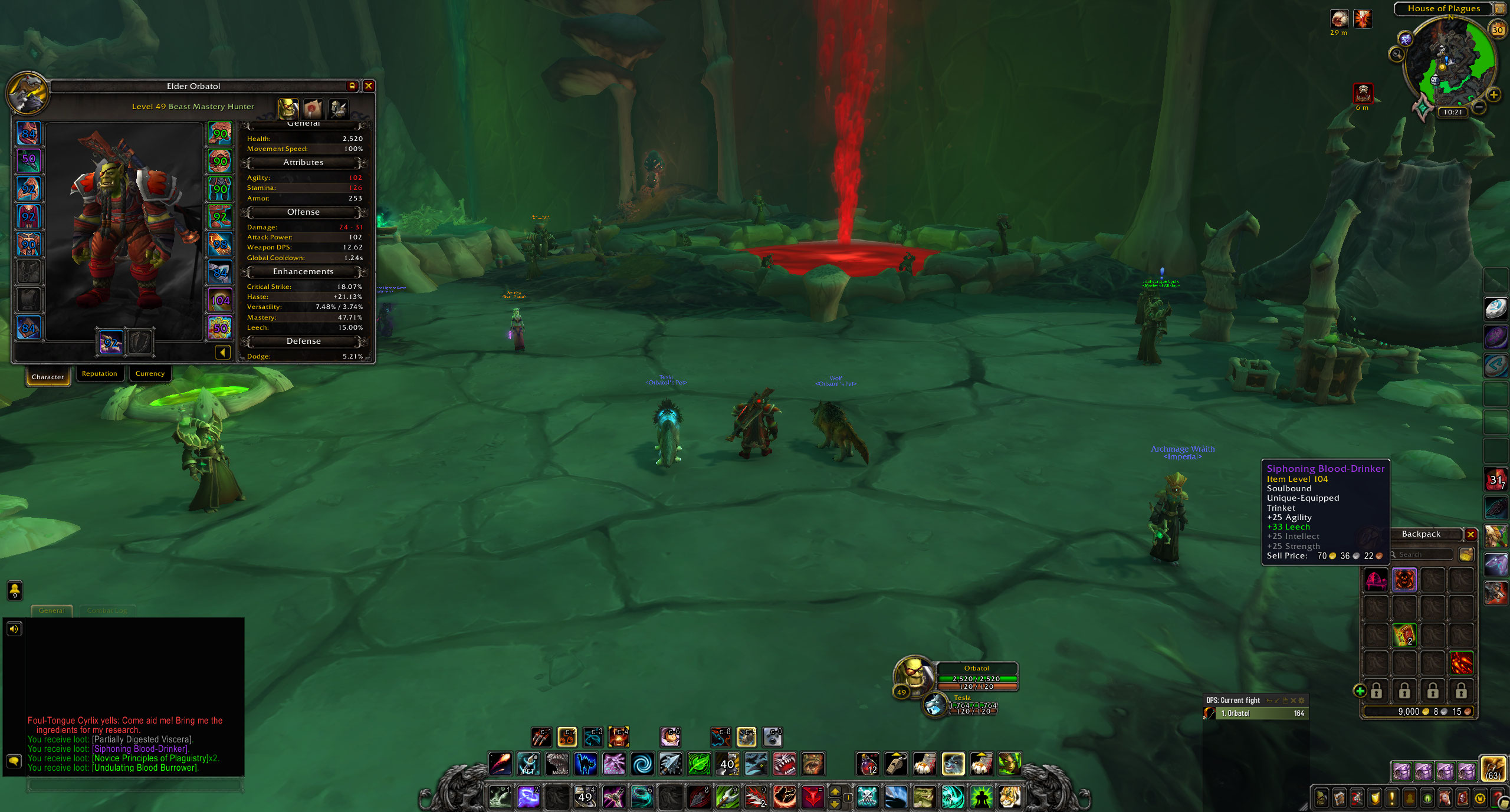Close the Elder Orbatol character window
This screenshot has width=1510, height=812.
click(369, 86)
